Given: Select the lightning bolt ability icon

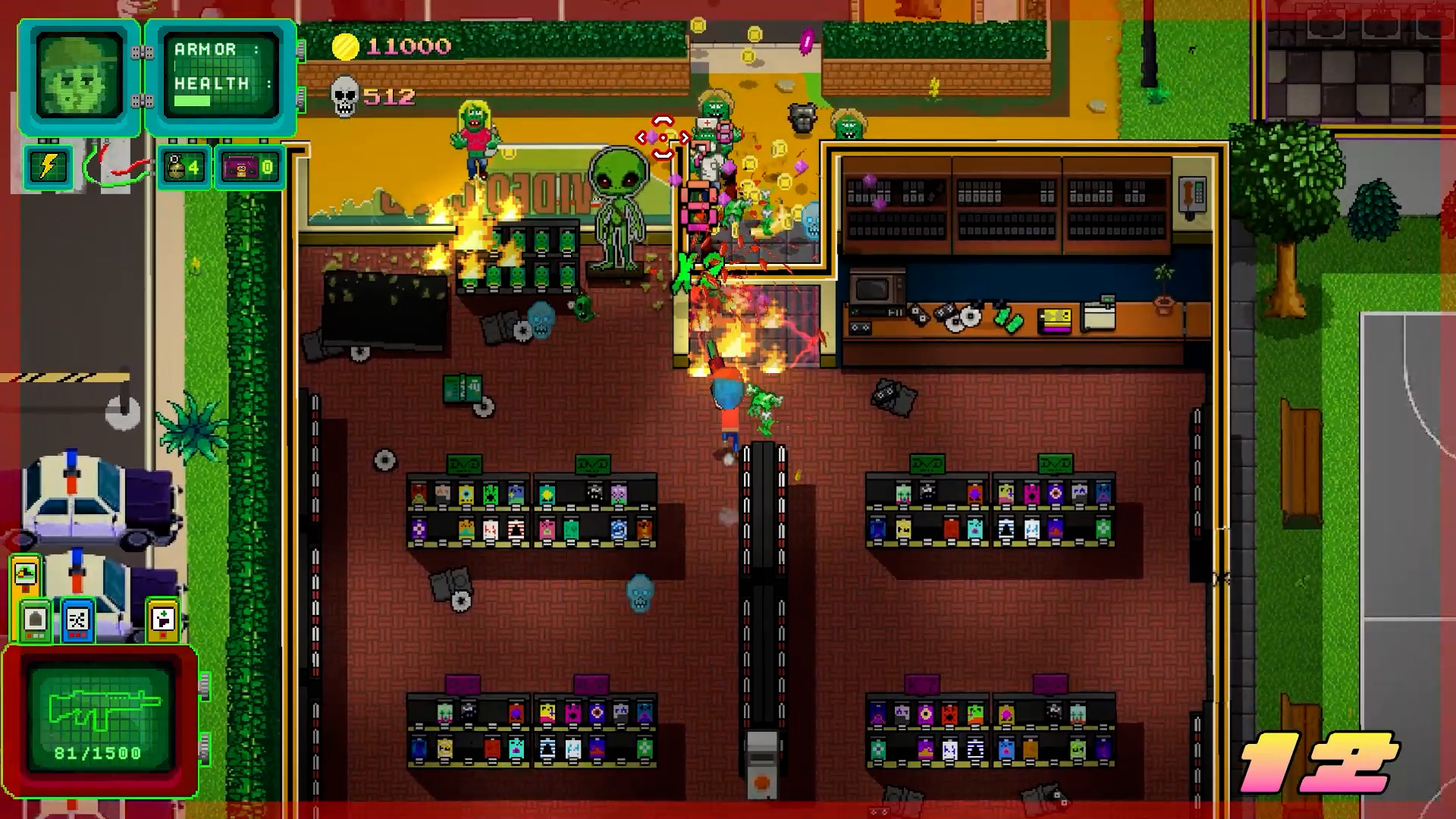Looking at the screenshot, I should click(47, 168).
